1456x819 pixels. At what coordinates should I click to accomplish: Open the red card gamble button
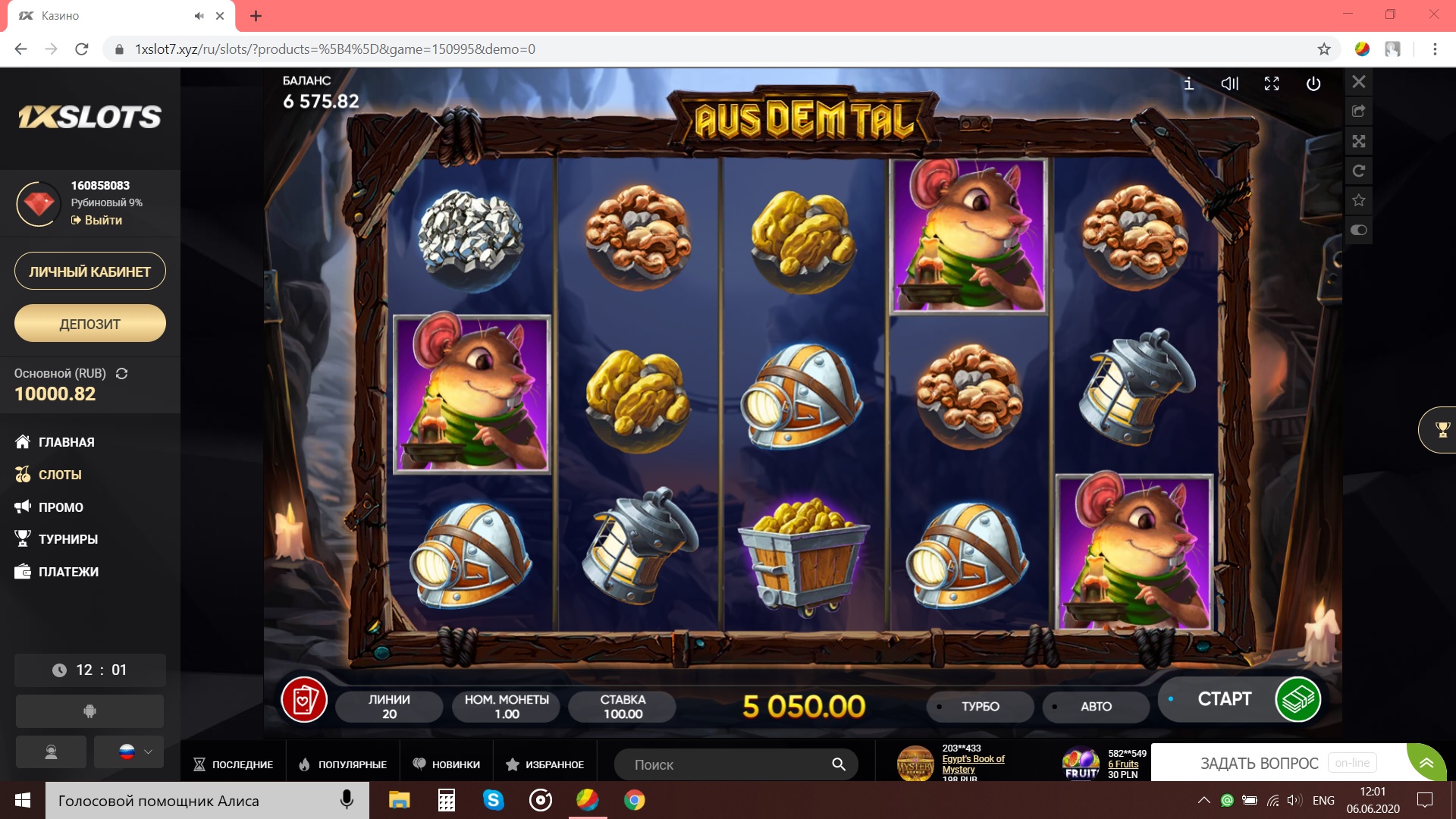tap(304, 700)
